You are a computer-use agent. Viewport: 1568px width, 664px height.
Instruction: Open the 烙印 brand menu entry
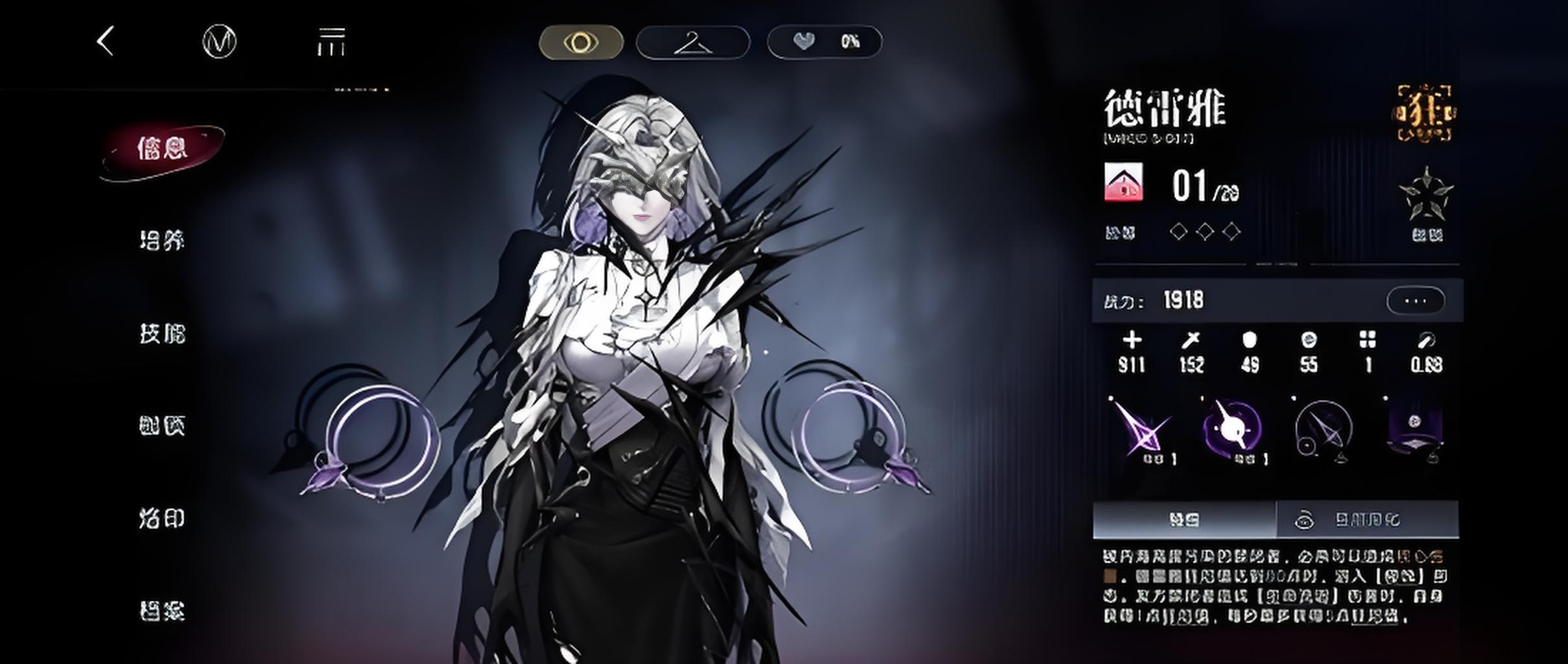click(162, 519)
